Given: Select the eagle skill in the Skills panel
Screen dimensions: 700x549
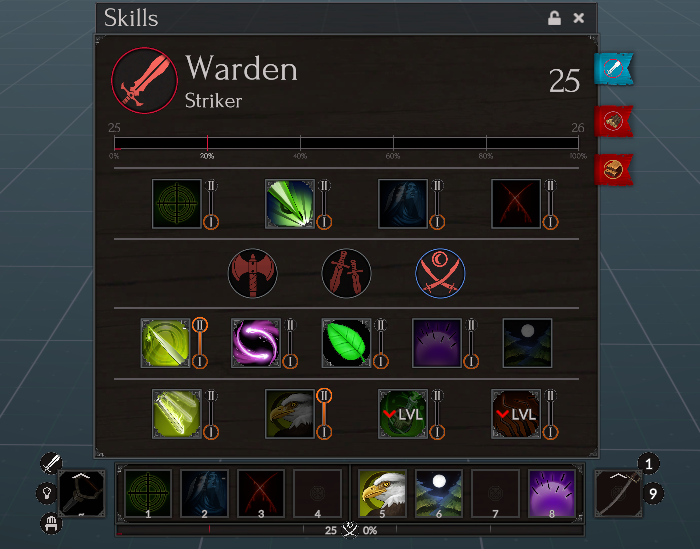Looking at the screenshot, I should 290,414.
